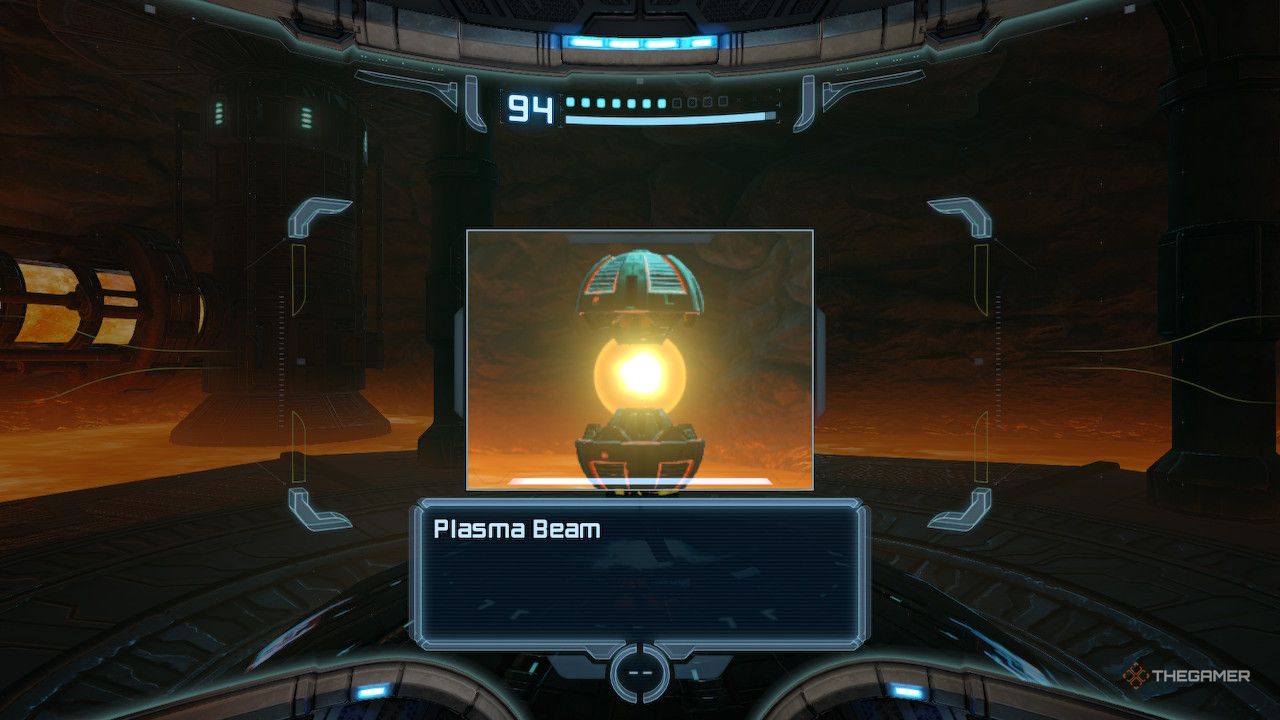Open the small notch above the health bar
1280x720 pixels.
638,83
